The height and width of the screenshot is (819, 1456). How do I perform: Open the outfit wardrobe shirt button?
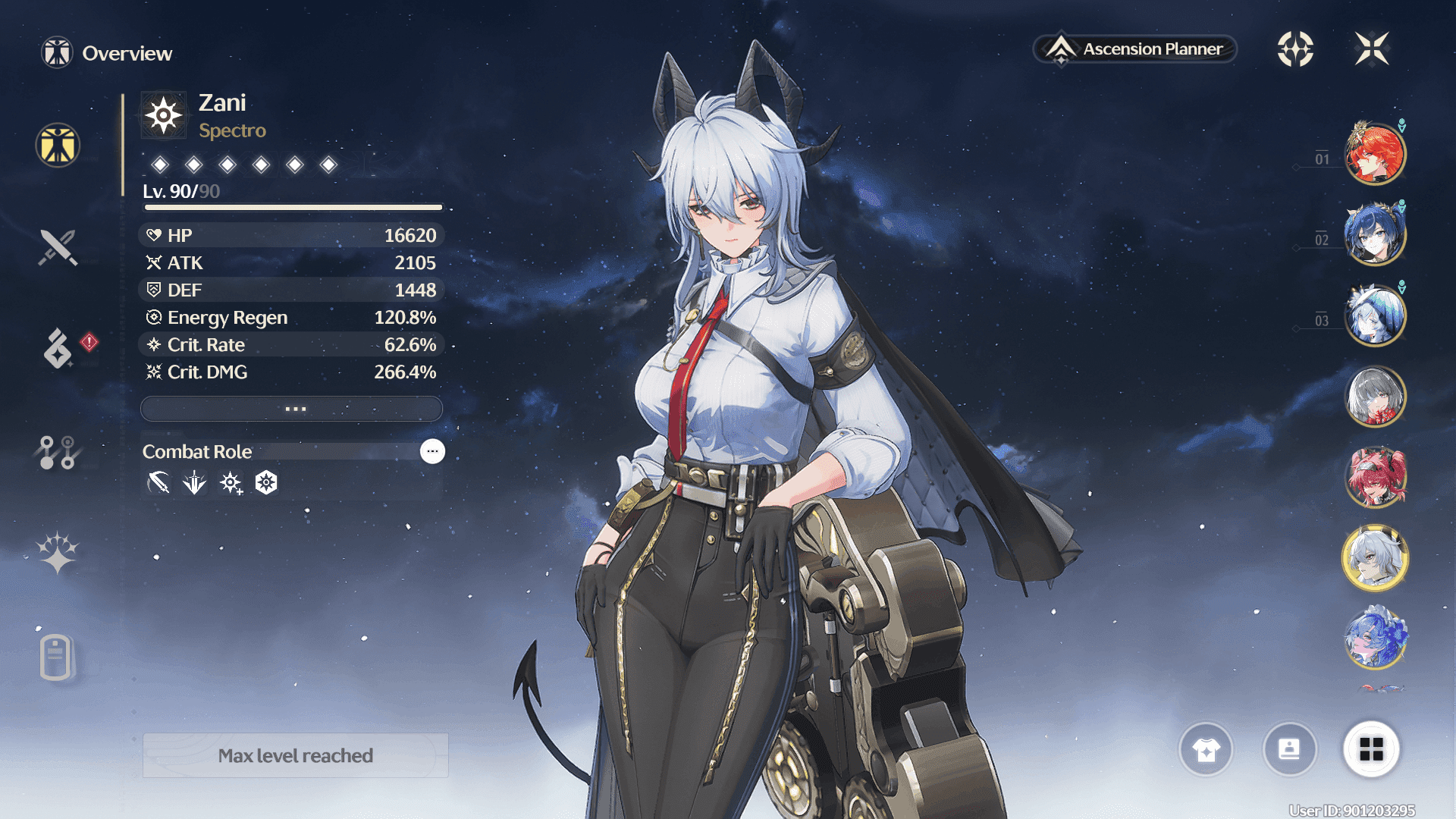pyautogui.click(x=1206, y=749)
